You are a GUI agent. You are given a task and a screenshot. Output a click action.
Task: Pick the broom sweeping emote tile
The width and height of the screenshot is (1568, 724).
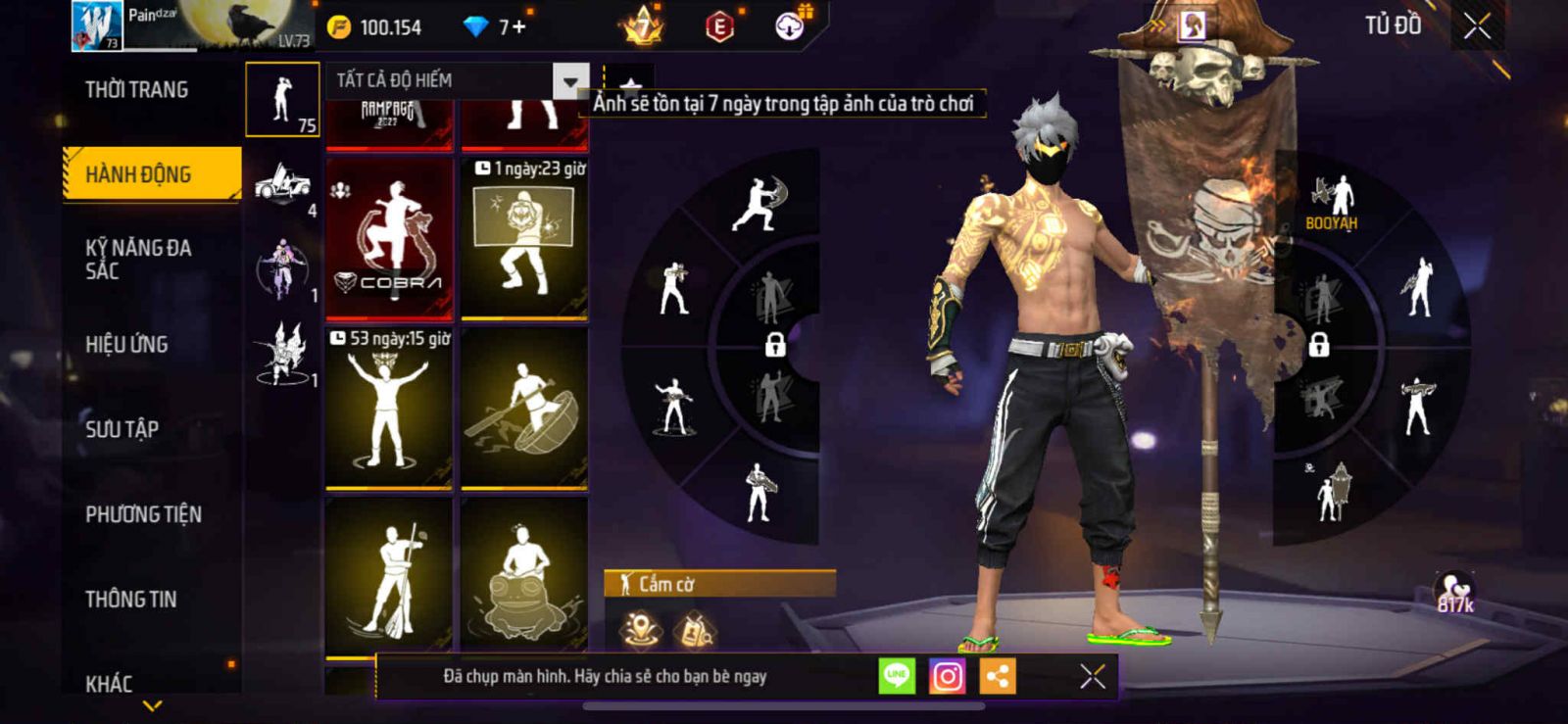[x=389, y=576]
